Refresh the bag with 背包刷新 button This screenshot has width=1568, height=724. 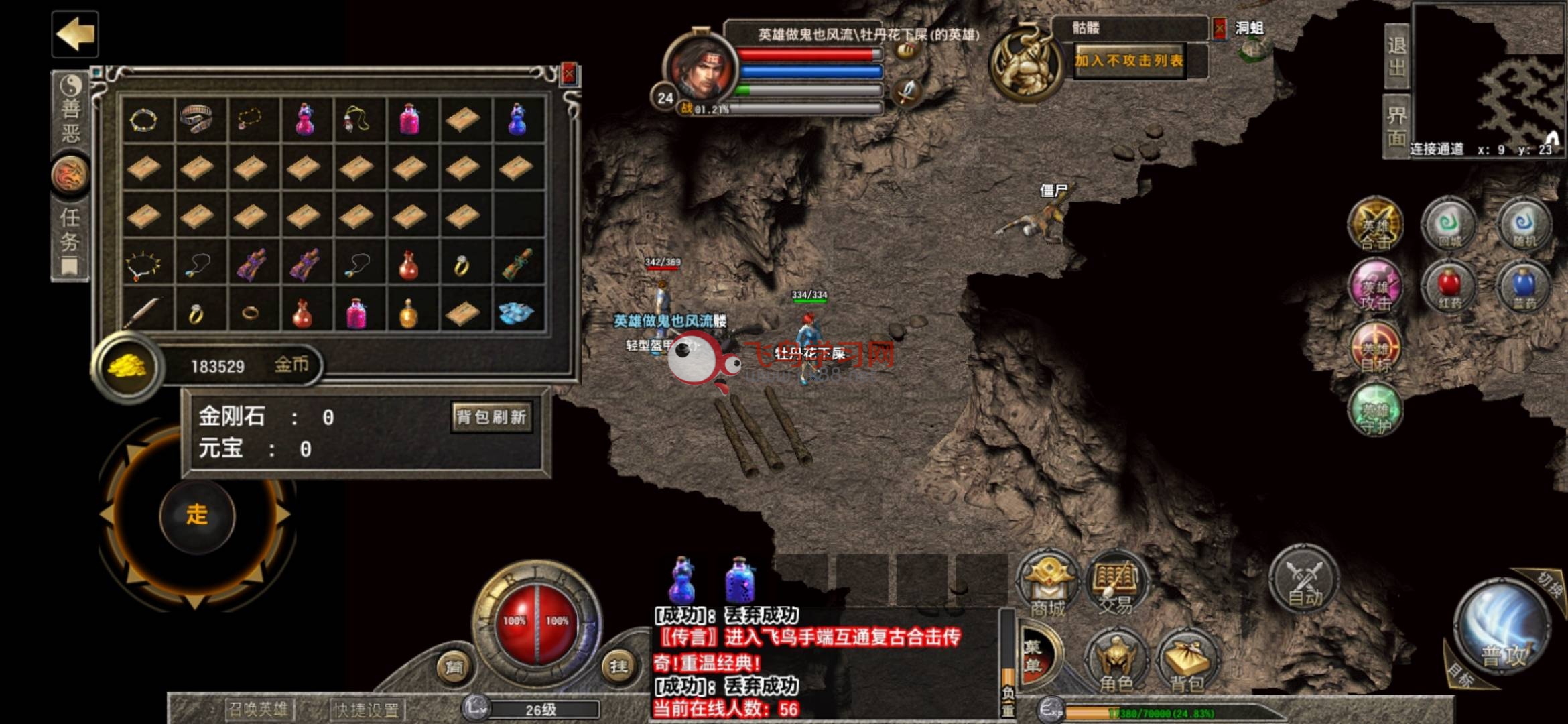pyautogui.click(x=492, y=417)
